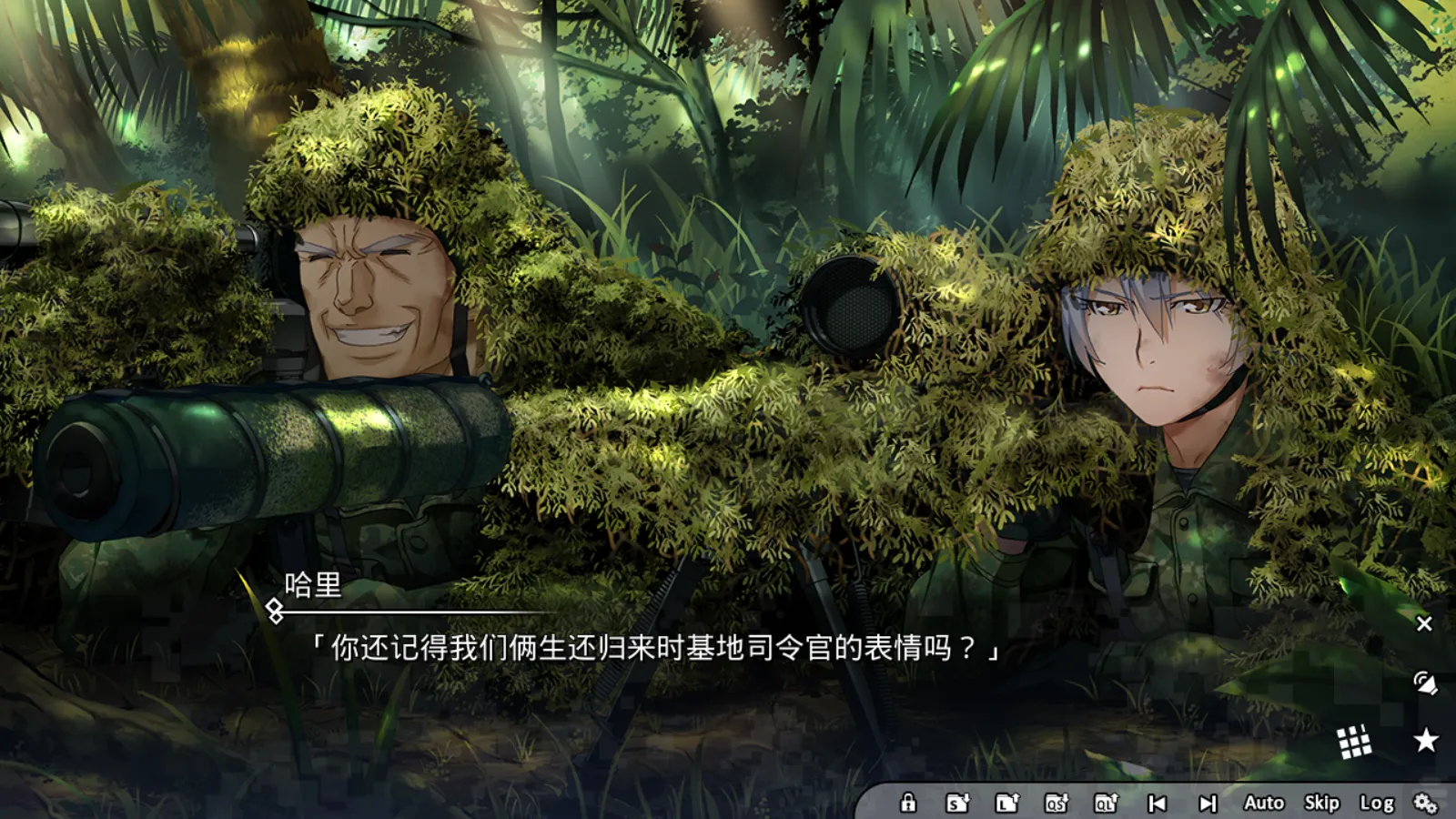
Task: Hide the dialogue box with the X
Action: point(1423,623)
